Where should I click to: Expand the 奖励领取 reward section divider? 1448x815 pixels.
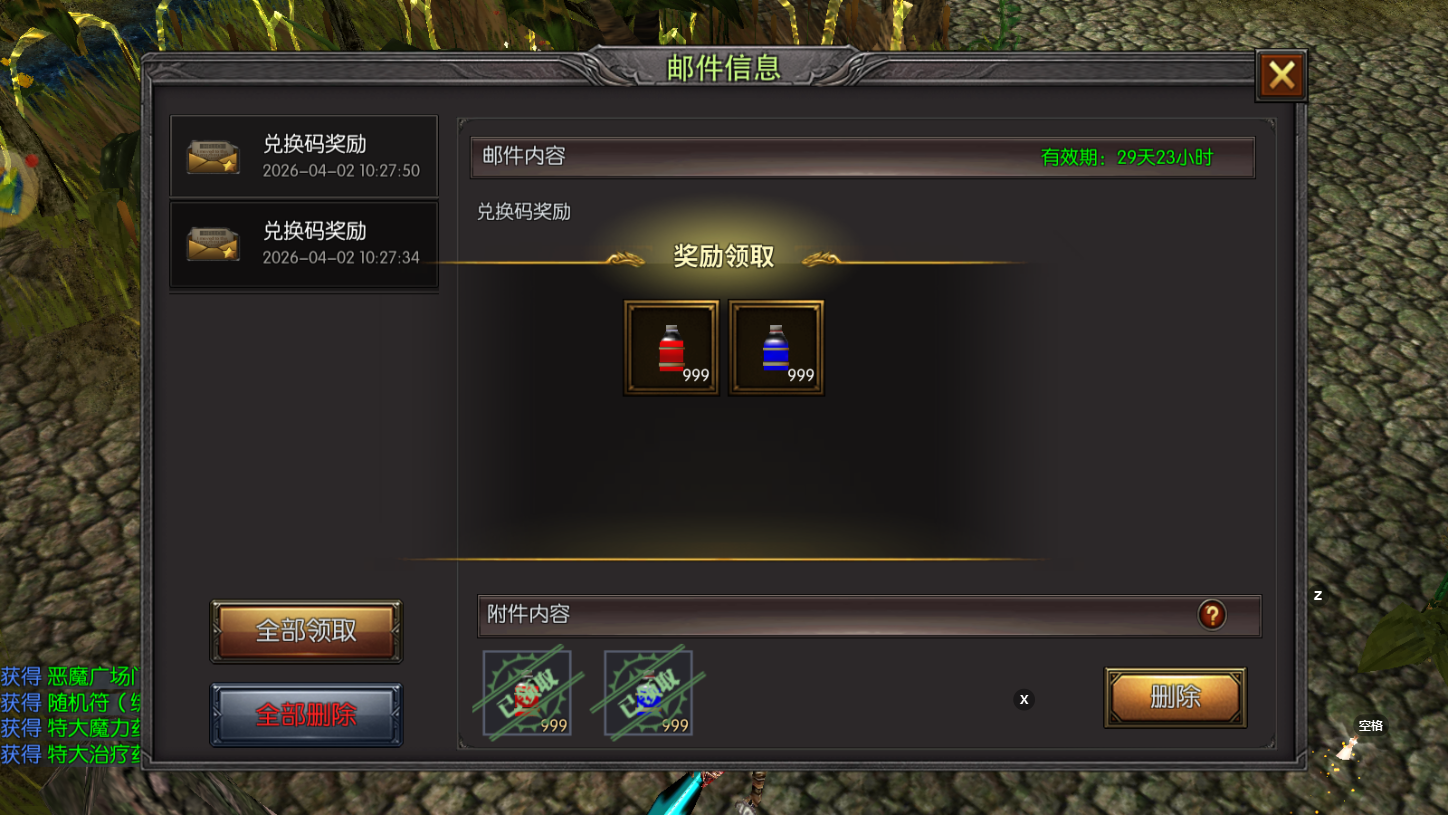point(724,256)
